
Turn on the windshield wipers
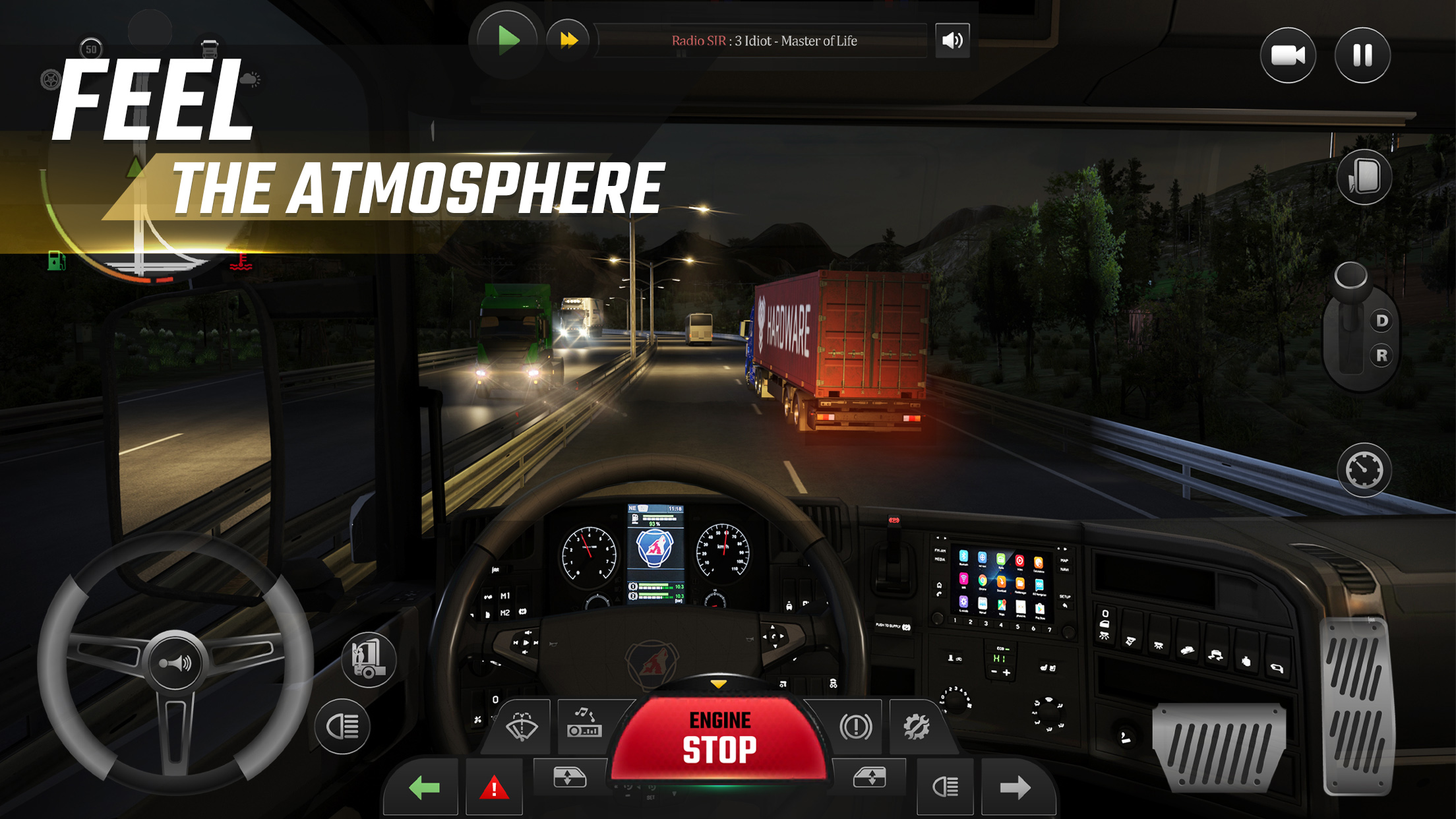(x=521, y=727)
